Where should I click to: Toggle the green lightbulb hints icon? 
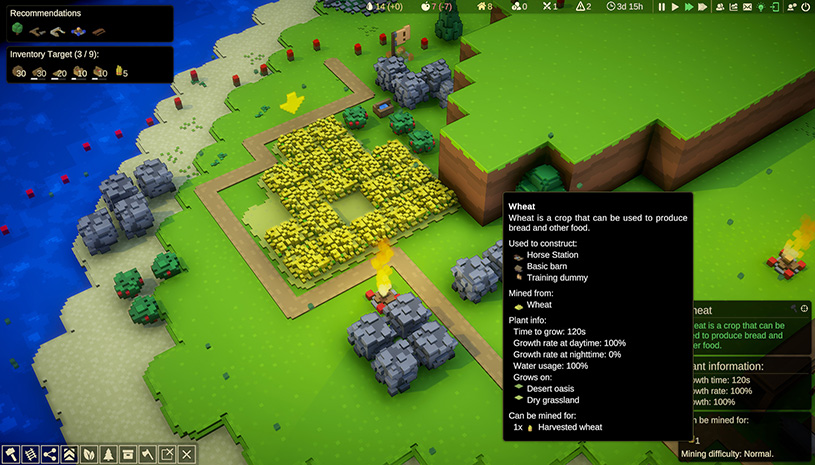761,7
